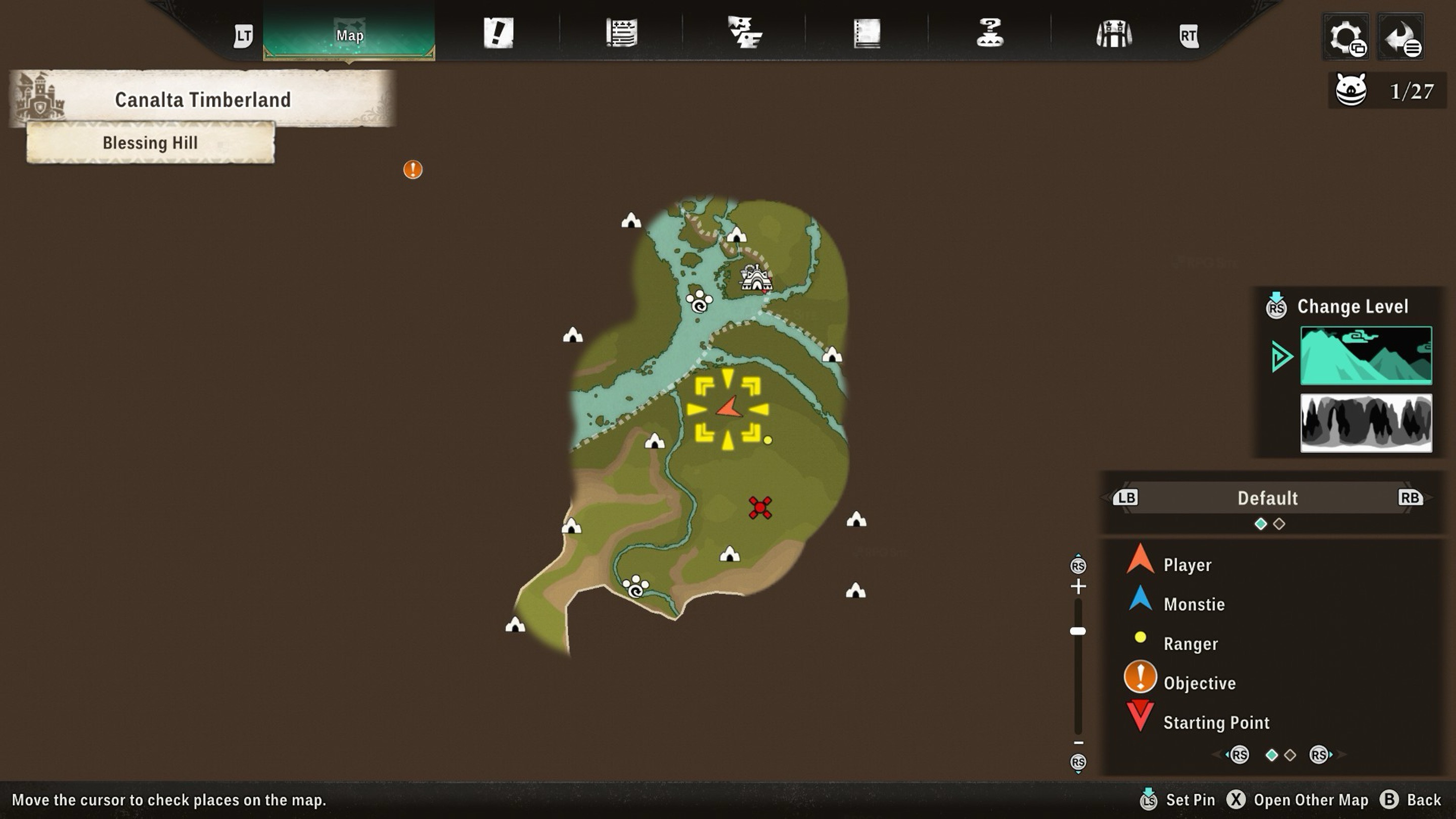Select the red X marker on the map
This screenshot has height=819, width=1456.
click(x=760, y=508)
